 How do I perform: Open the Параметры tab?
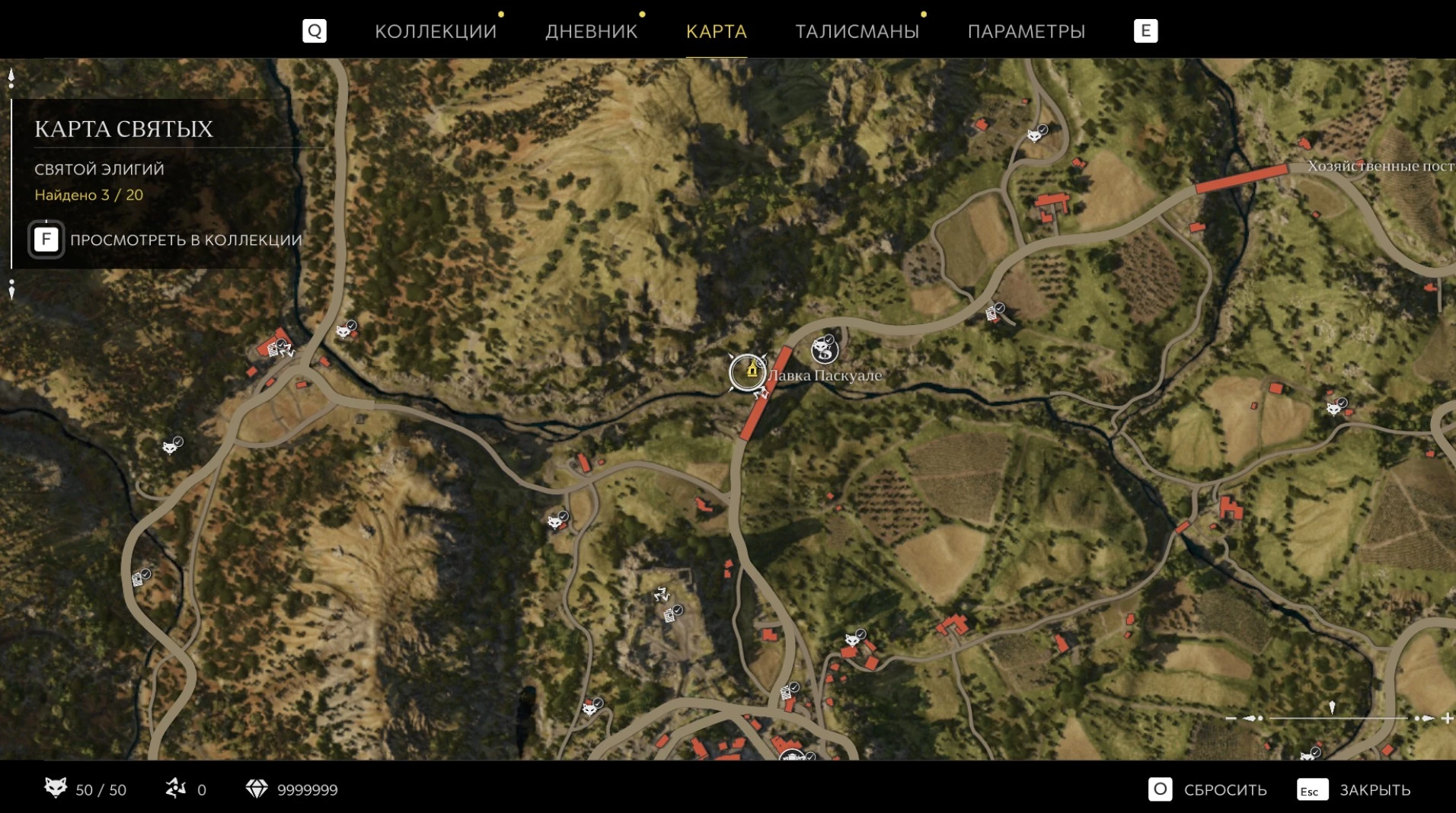pyautogui.click(x=1026, y=31)
